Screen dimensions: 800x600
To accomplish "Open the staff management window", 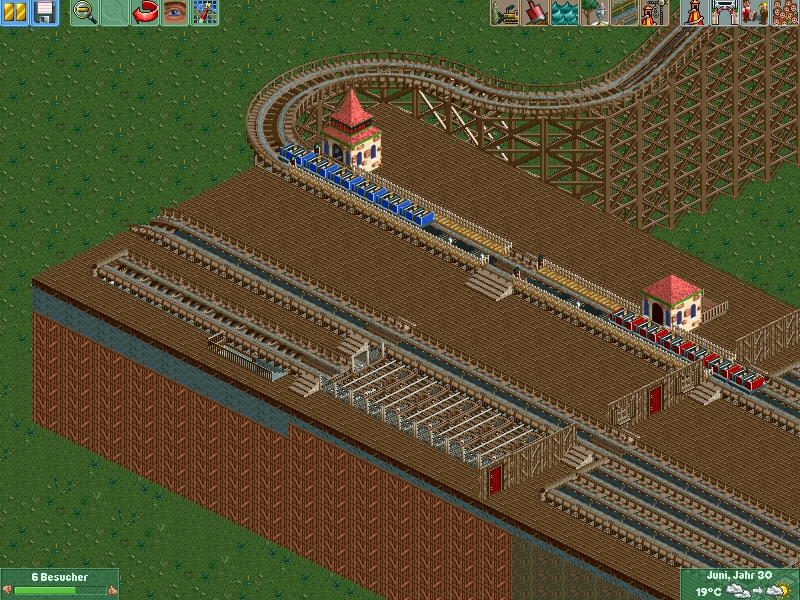I will 754,13.
